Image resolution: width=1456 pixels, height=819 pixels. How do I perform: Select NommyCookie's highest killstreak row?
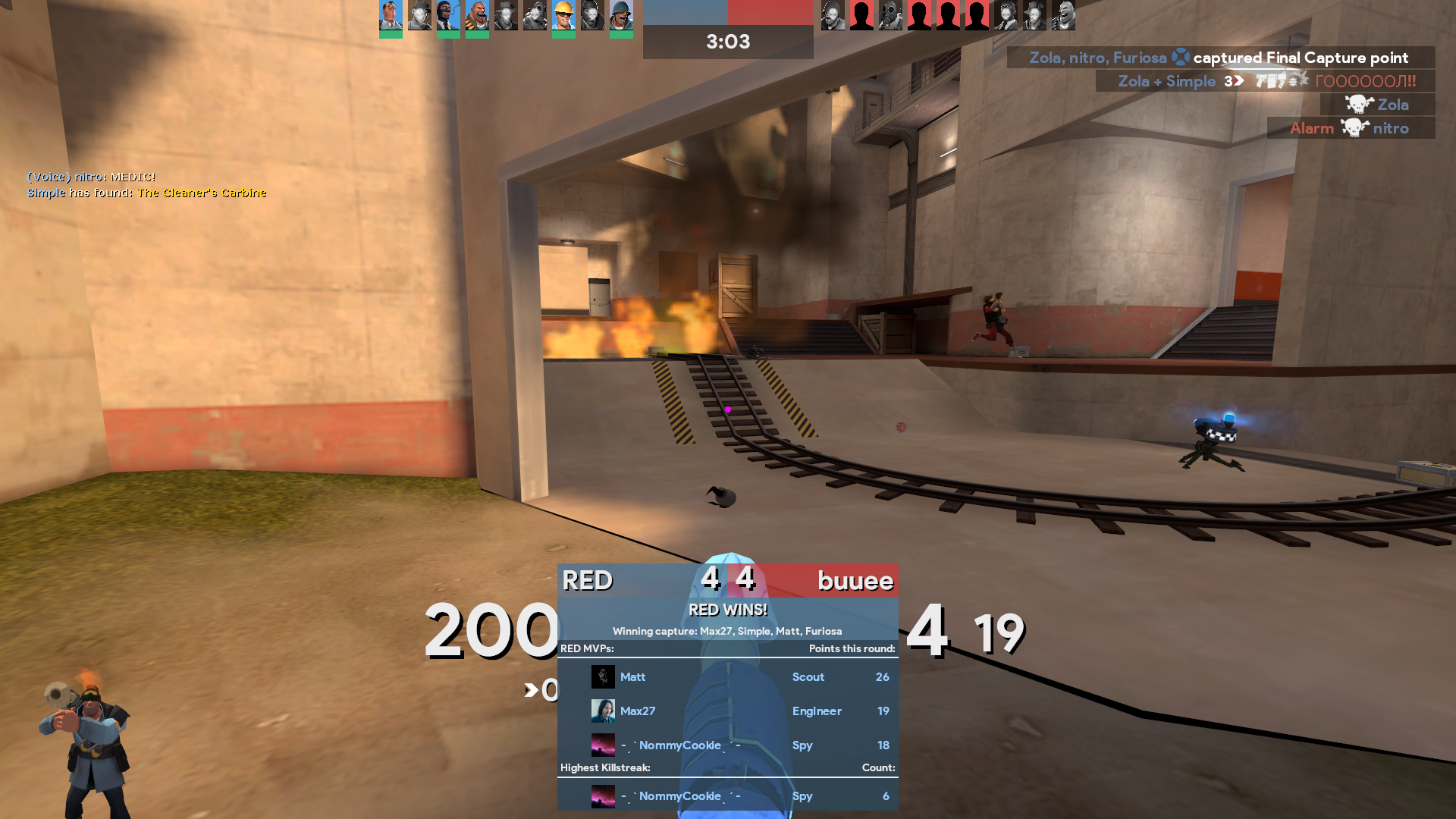pyautogui.click(x=727, y=795)
